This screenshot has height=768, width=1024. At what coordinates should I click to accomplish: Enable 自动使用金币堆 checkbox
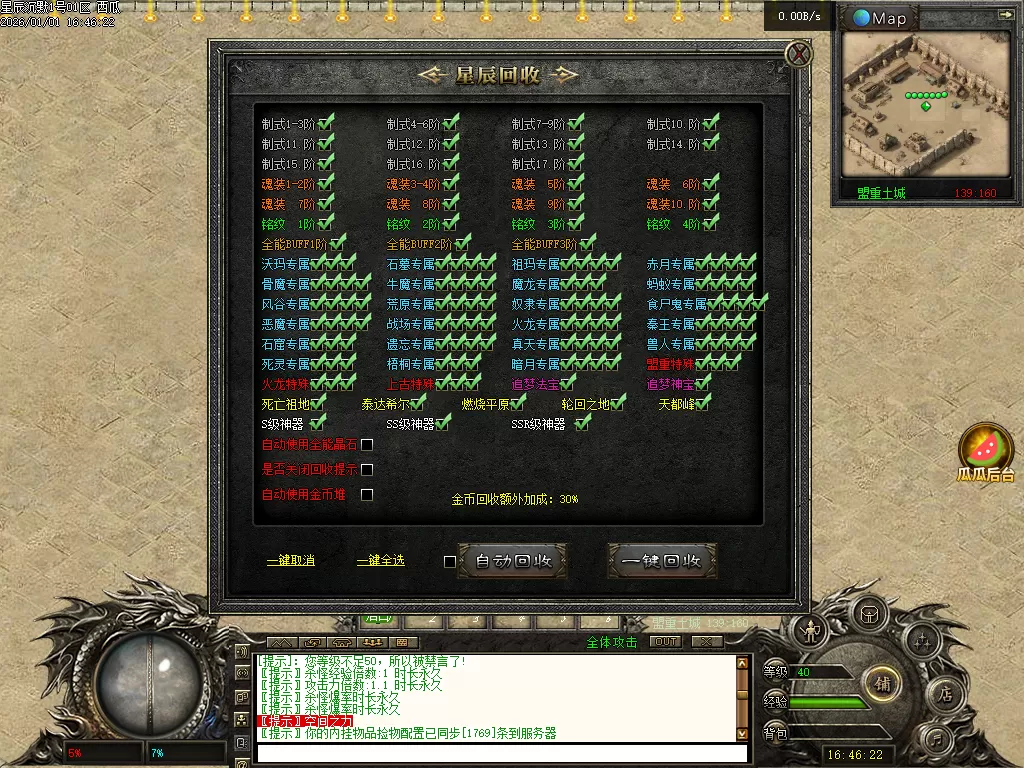point(367,494)
